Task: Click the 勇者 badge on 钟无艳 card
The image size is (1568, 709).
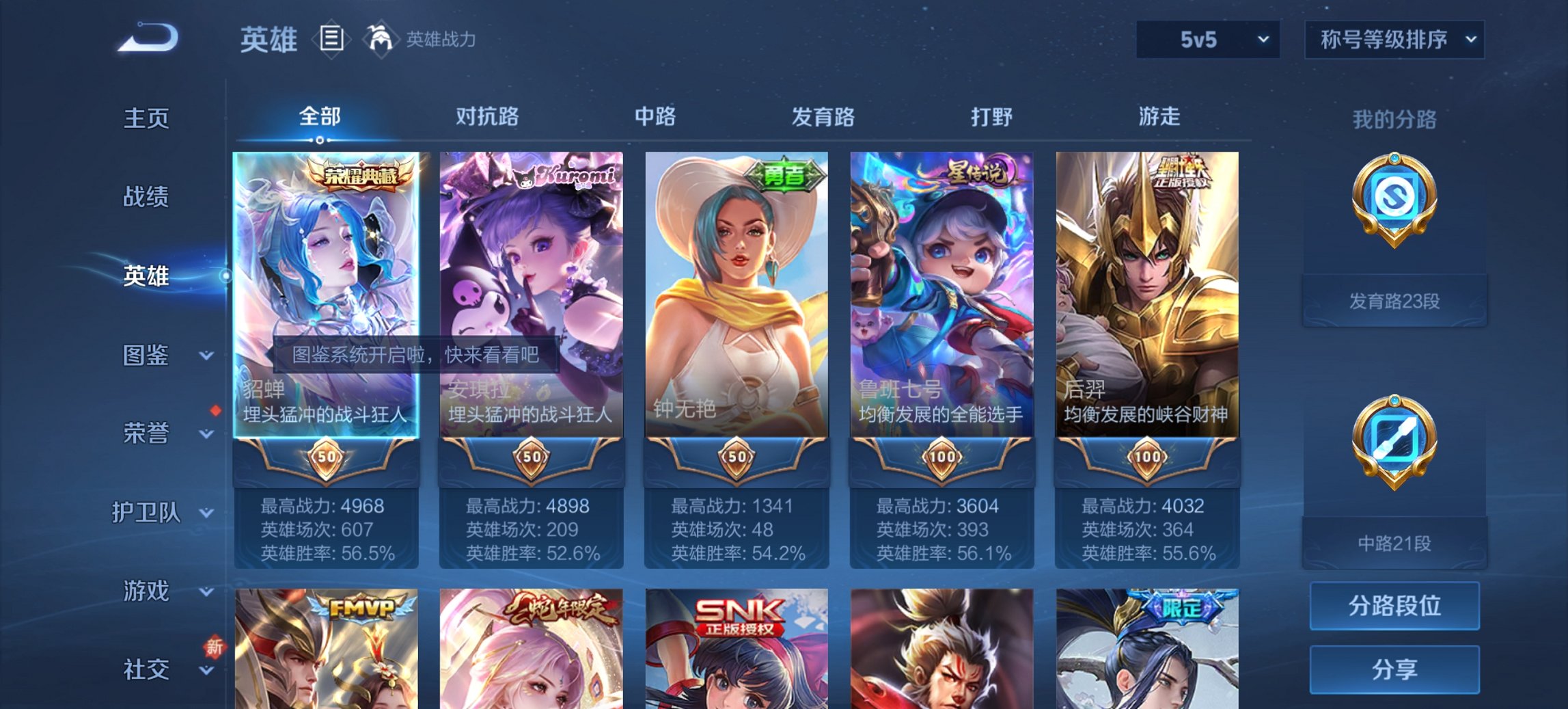Action: click(x=784, y=173)
